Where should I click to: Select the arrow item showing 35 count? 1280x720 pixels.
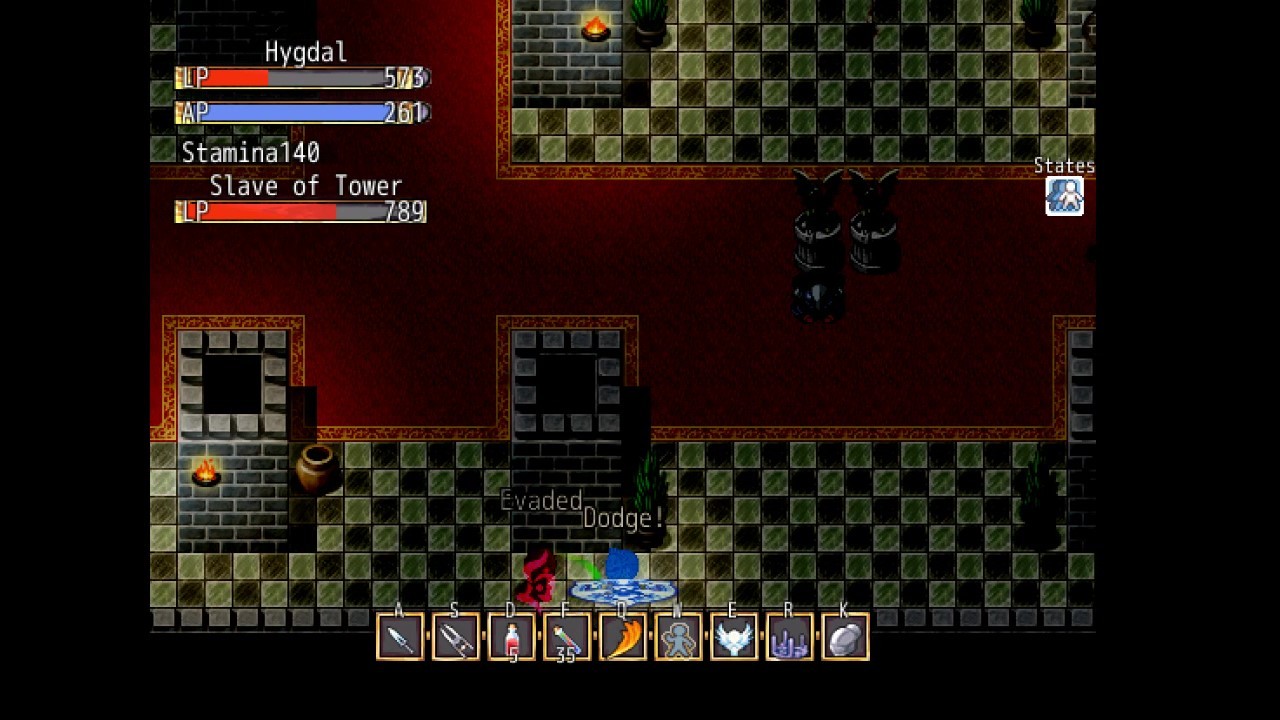567,636
